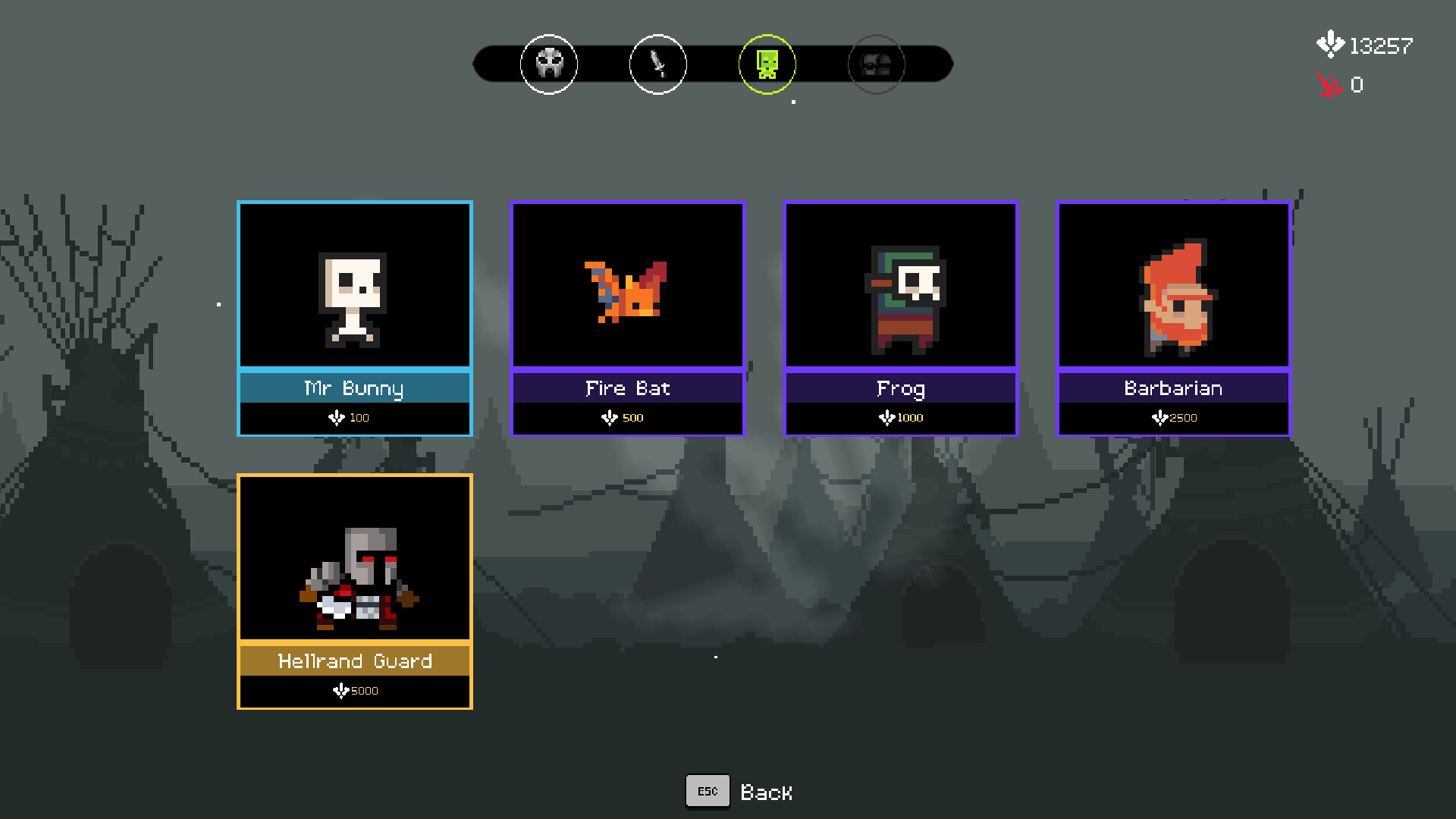1456x819 pixels.
Task: Click the currency icon on Fire Bat's 500 price
Action: 610,417
